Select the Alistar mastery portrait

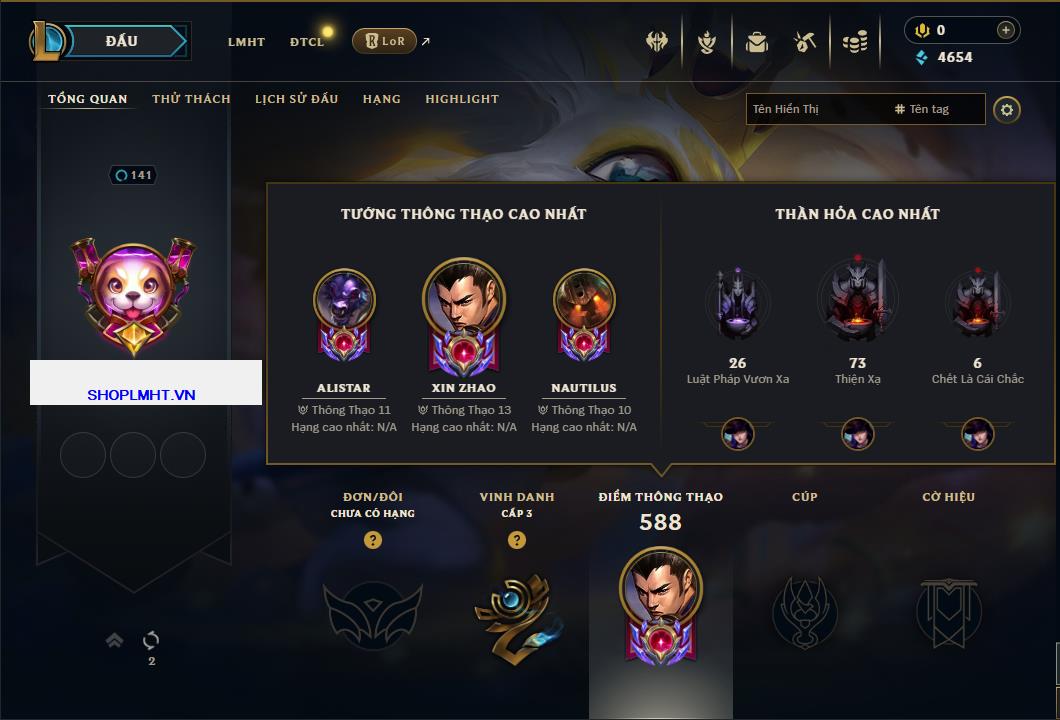click(x=344, y=299)
